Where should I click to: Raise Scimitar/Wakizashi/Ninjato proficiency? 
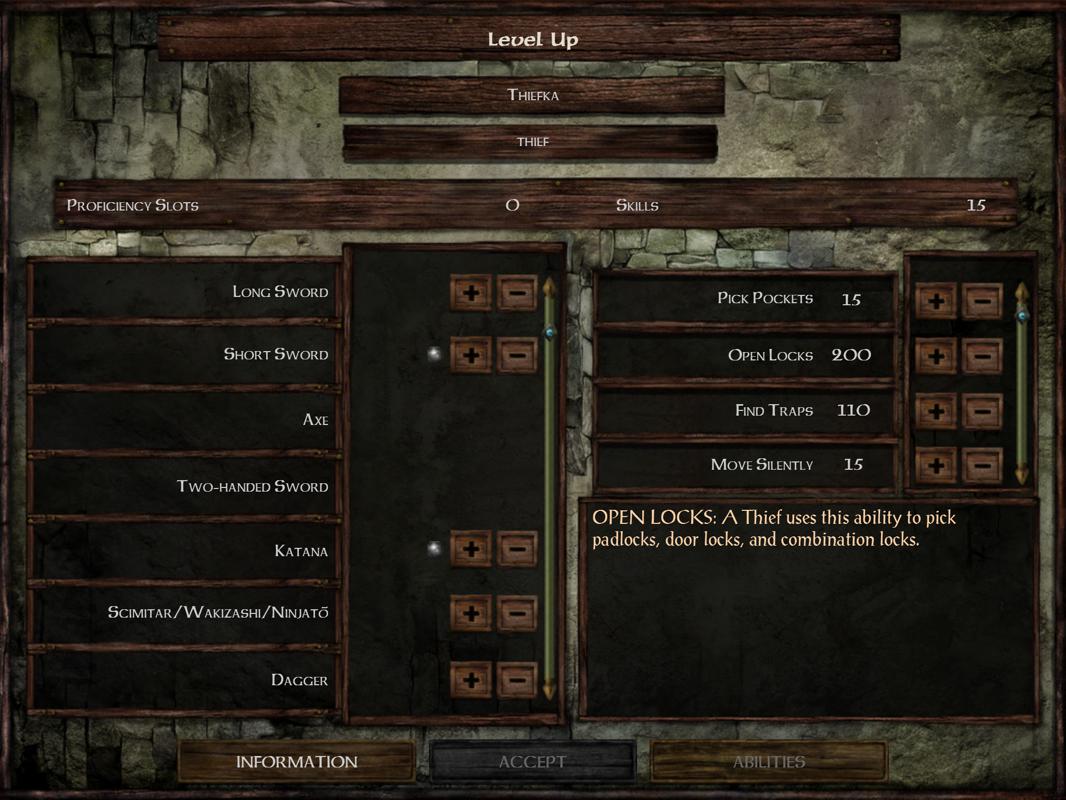point(471,613)
